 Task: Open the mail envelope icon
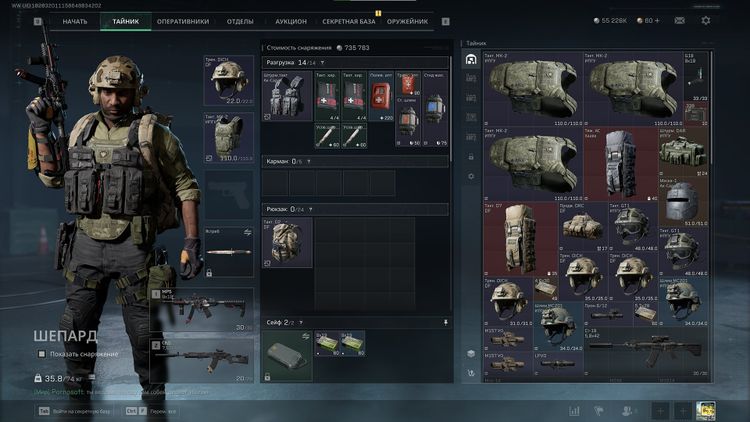click(679, 20)
